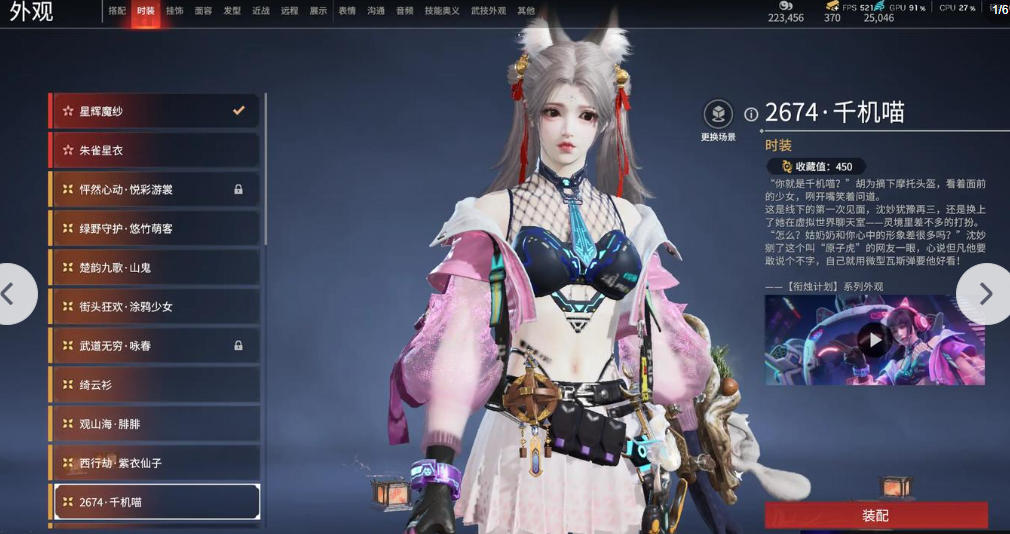Select the 星辉魔纱 outfit

(x=153, y=111)
